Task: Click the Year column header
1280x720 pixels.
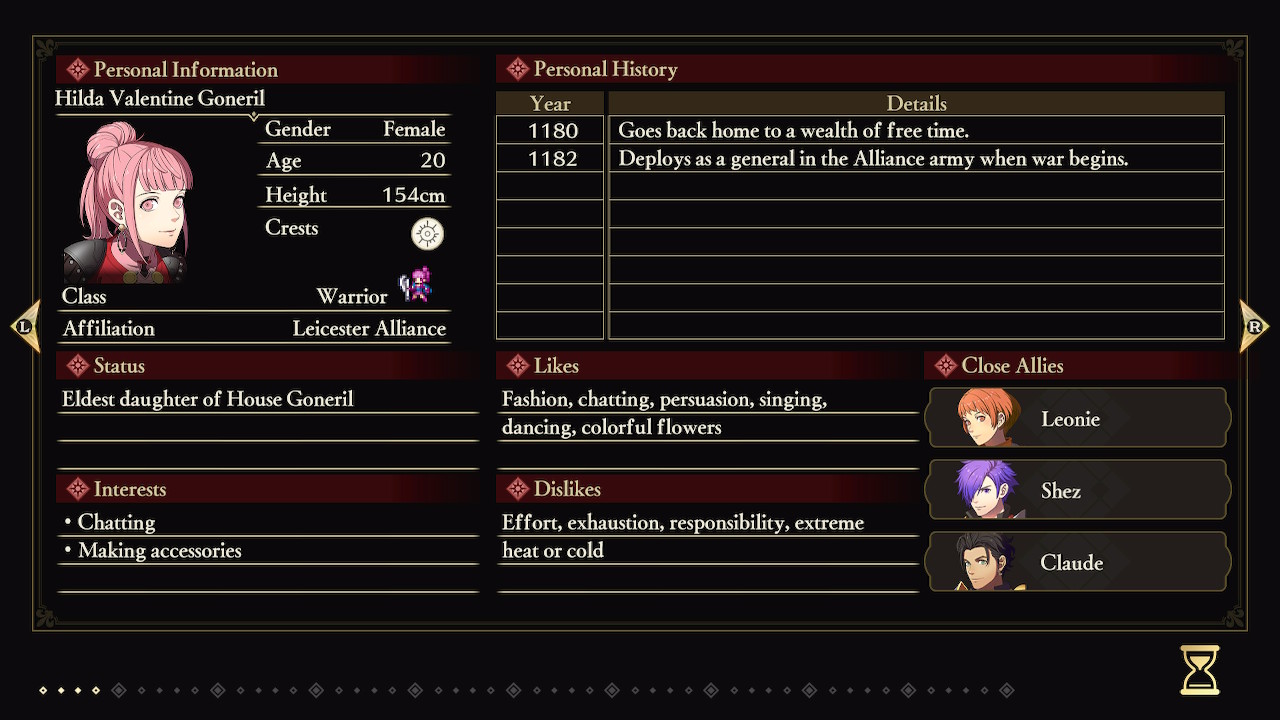Action: click(x=549, y=103)
